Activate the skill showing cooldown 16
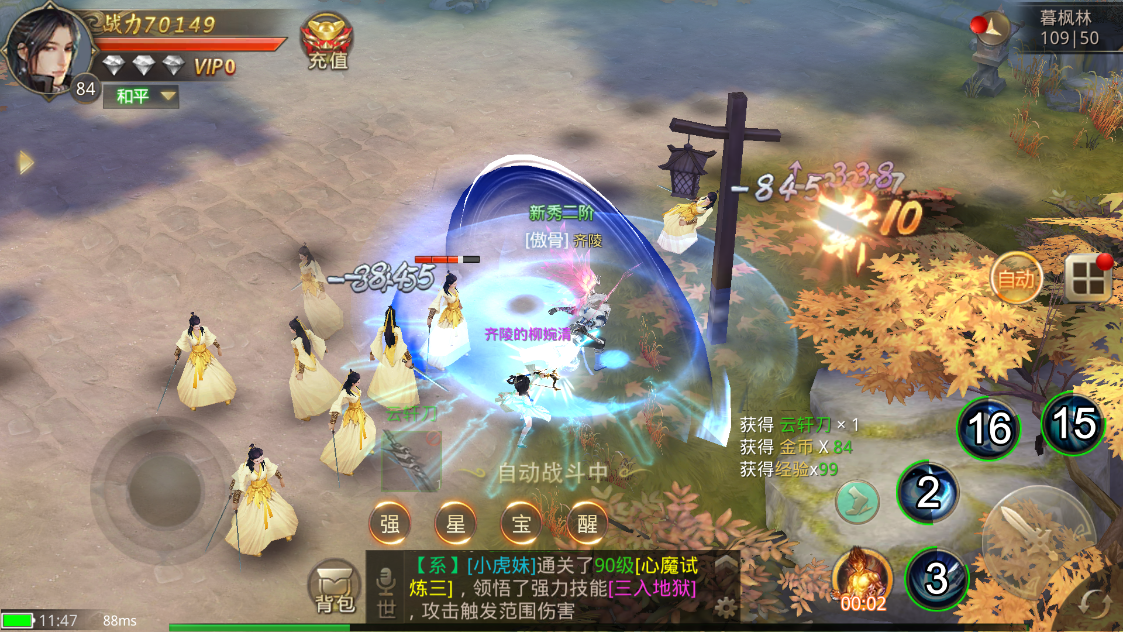Image resolution: width=1123 pixels, height=632 pixels. [x=988, y=429]
